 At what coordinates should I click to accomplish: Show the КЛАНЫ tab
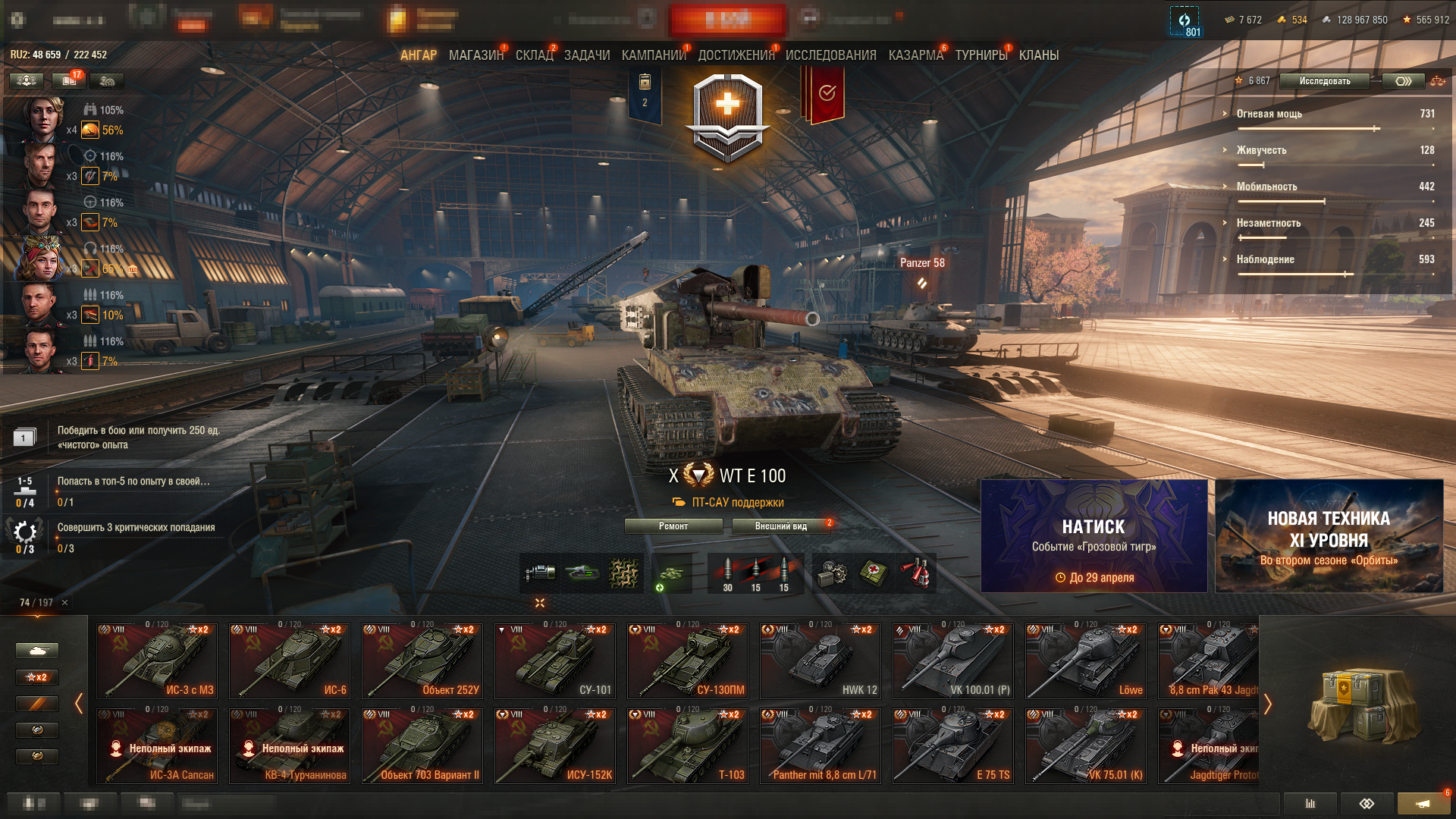tap(1038, 55)
